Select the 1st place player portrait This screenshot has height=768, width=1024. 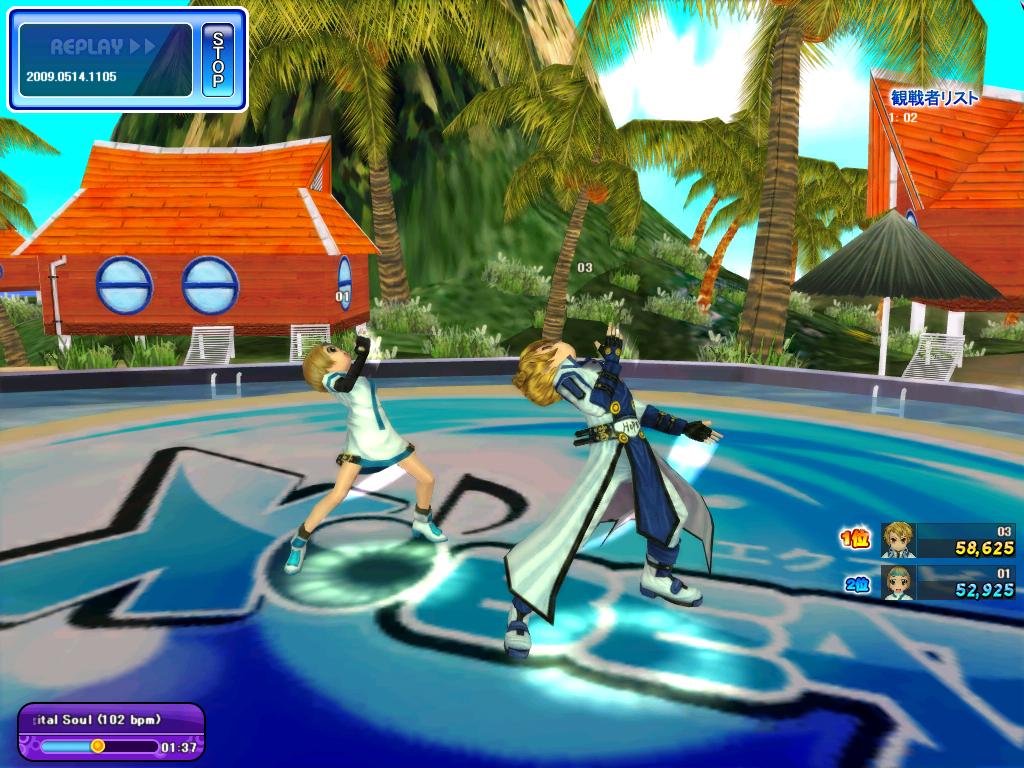[897, 540]
